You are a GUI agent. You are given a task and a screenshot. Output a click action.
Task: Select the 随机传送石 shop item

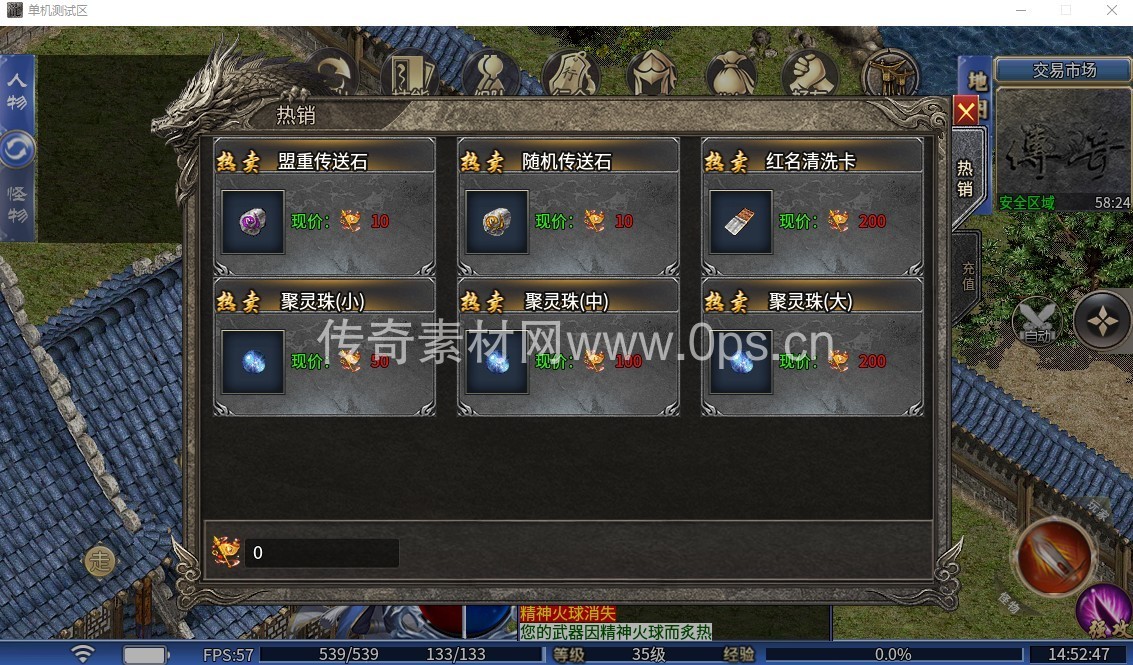tap(497, 222)
